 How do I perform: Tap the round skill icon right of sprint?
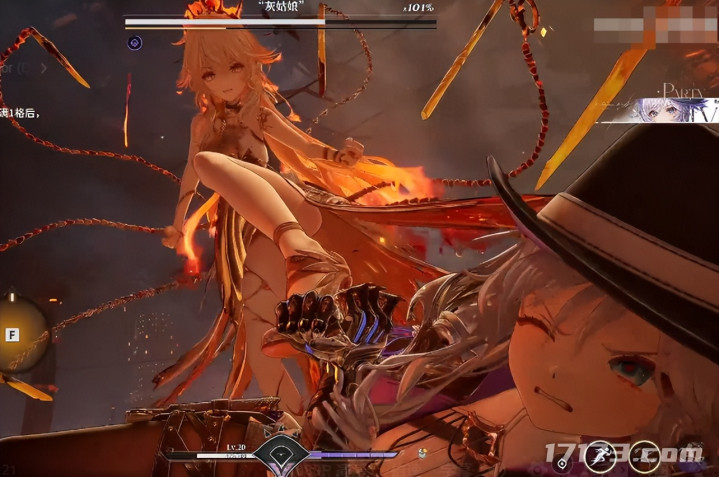coord(644,455)
